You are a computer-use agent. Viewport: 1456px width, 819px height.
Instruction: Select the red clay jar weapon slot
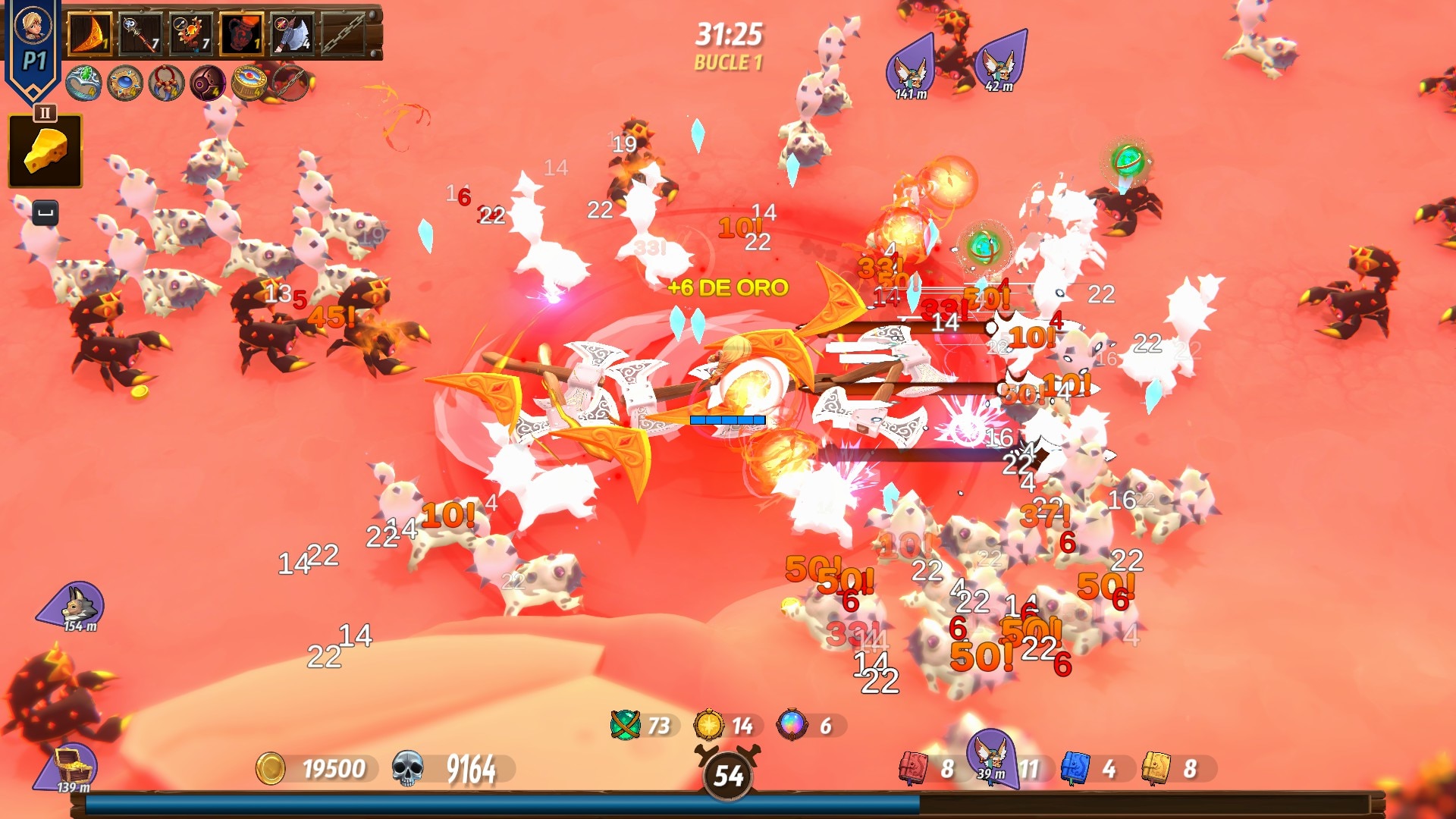tap(242, 33)
